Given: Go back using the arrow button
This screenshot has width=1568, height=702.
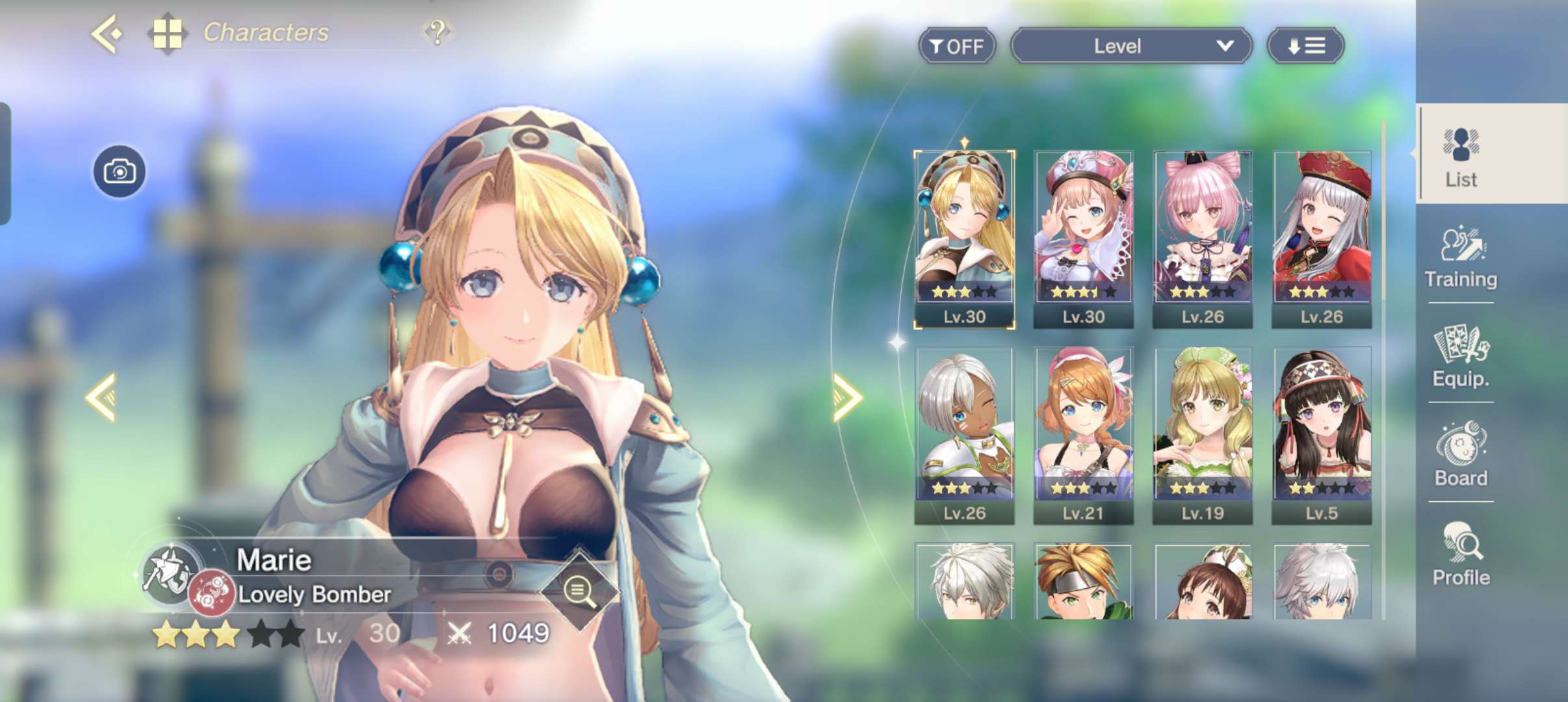Looking at the screenshot, I should [107, 33].
